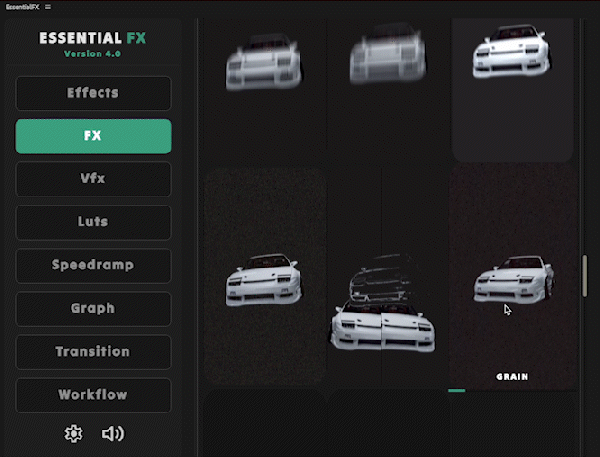Open the Luts category
600x457 pixels.
pyautogui.click(x=93, y=222)
